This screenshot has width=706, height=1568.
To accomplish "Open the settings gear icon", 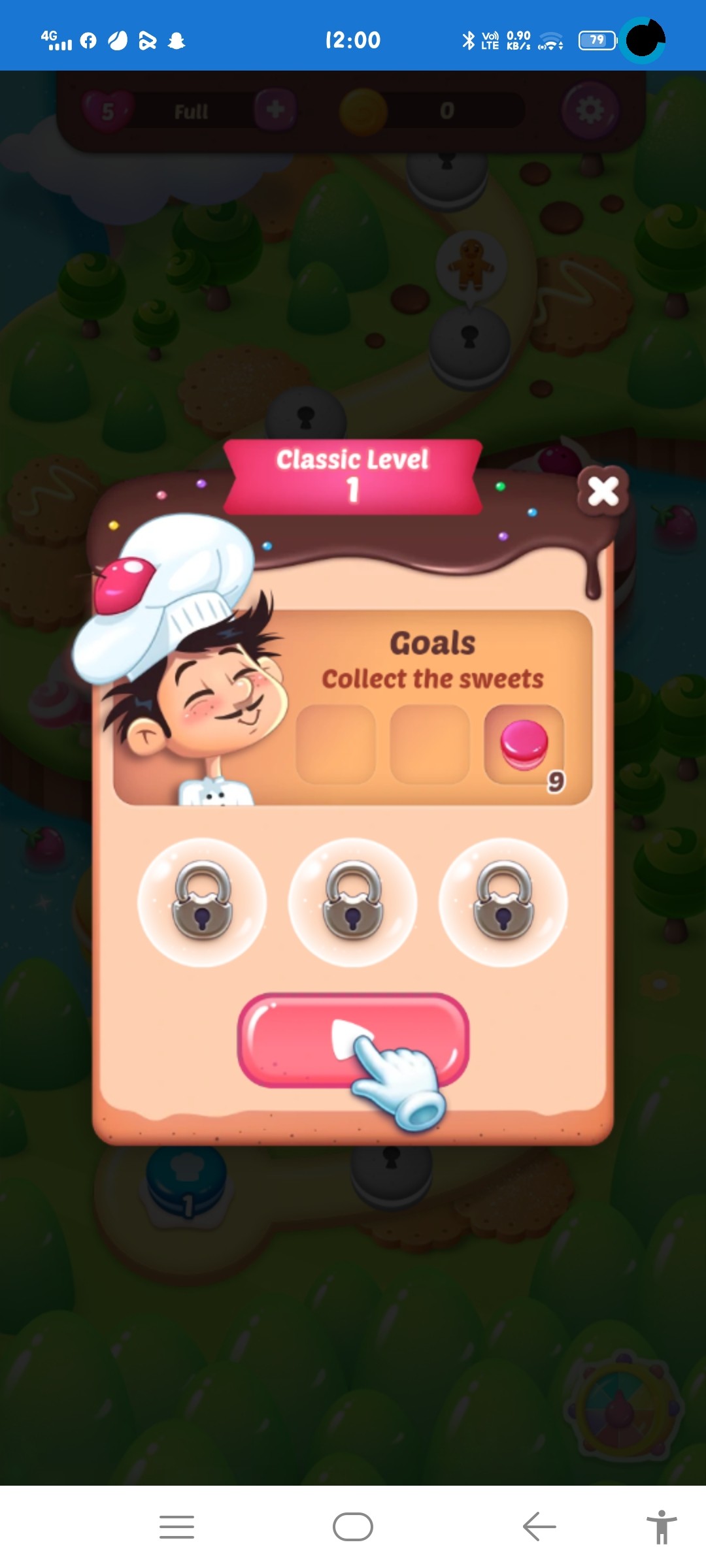I will pyautogui.click(x=590, y=110).
